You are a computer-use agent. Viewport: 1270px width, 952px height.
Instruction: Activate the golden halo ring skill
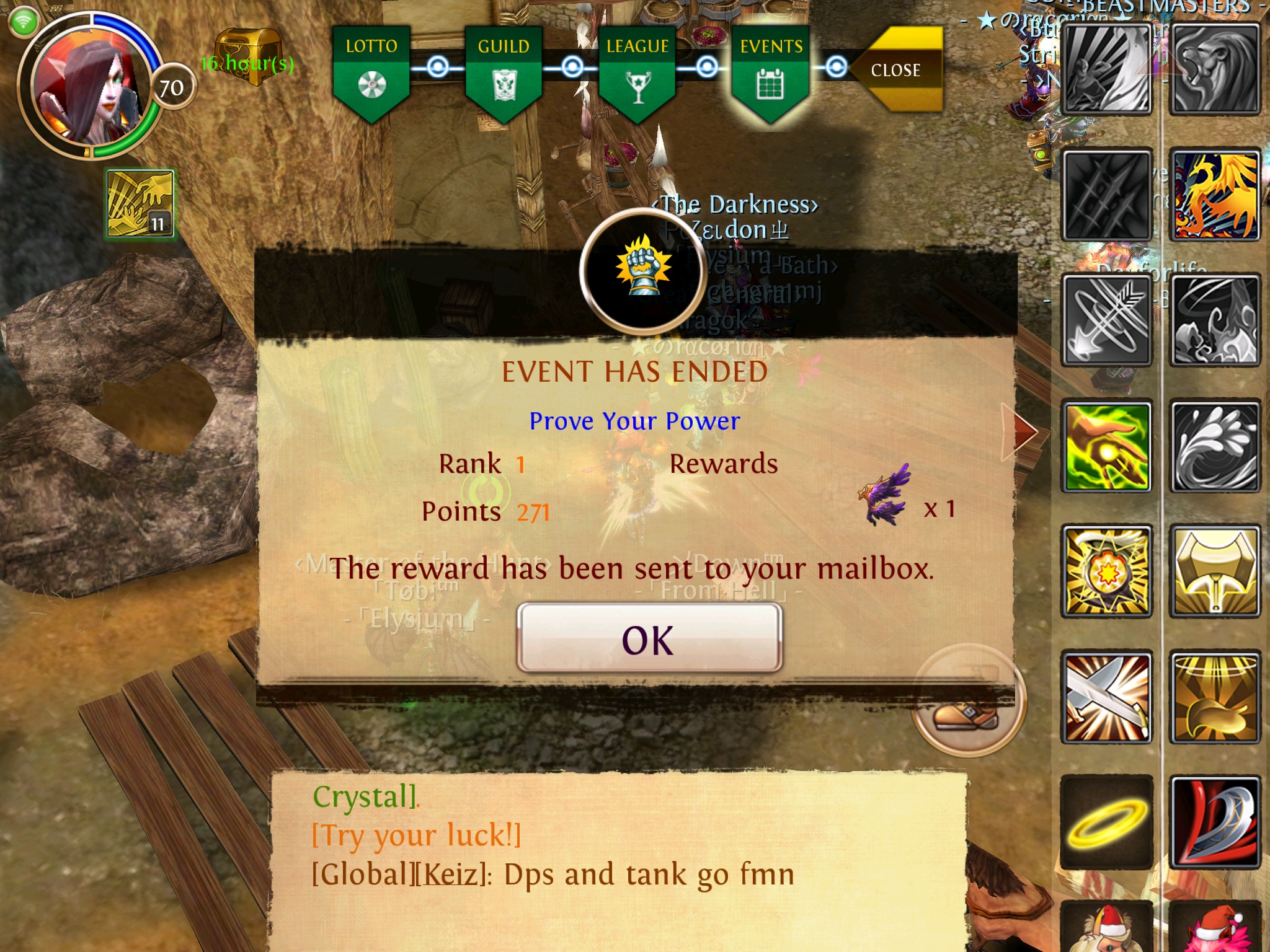coord(1107,822)
